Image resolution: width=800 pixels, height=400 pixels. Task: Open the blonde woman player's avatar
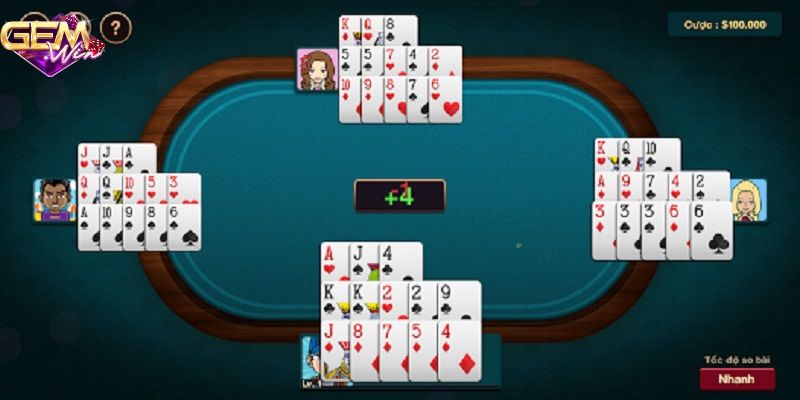pos(748,201)
